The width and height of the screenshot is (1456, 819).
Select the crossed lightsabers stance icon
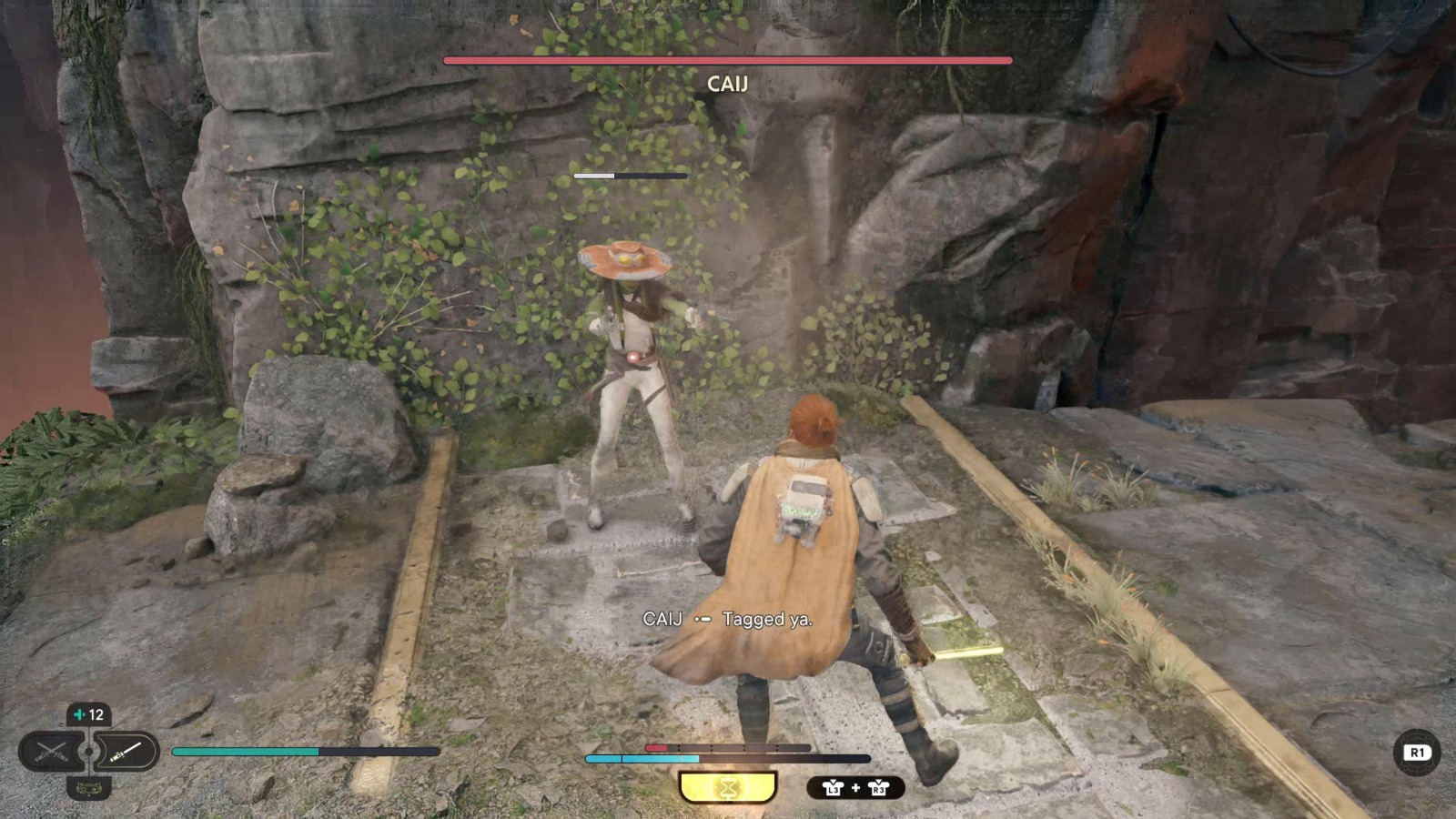[51, 749]
